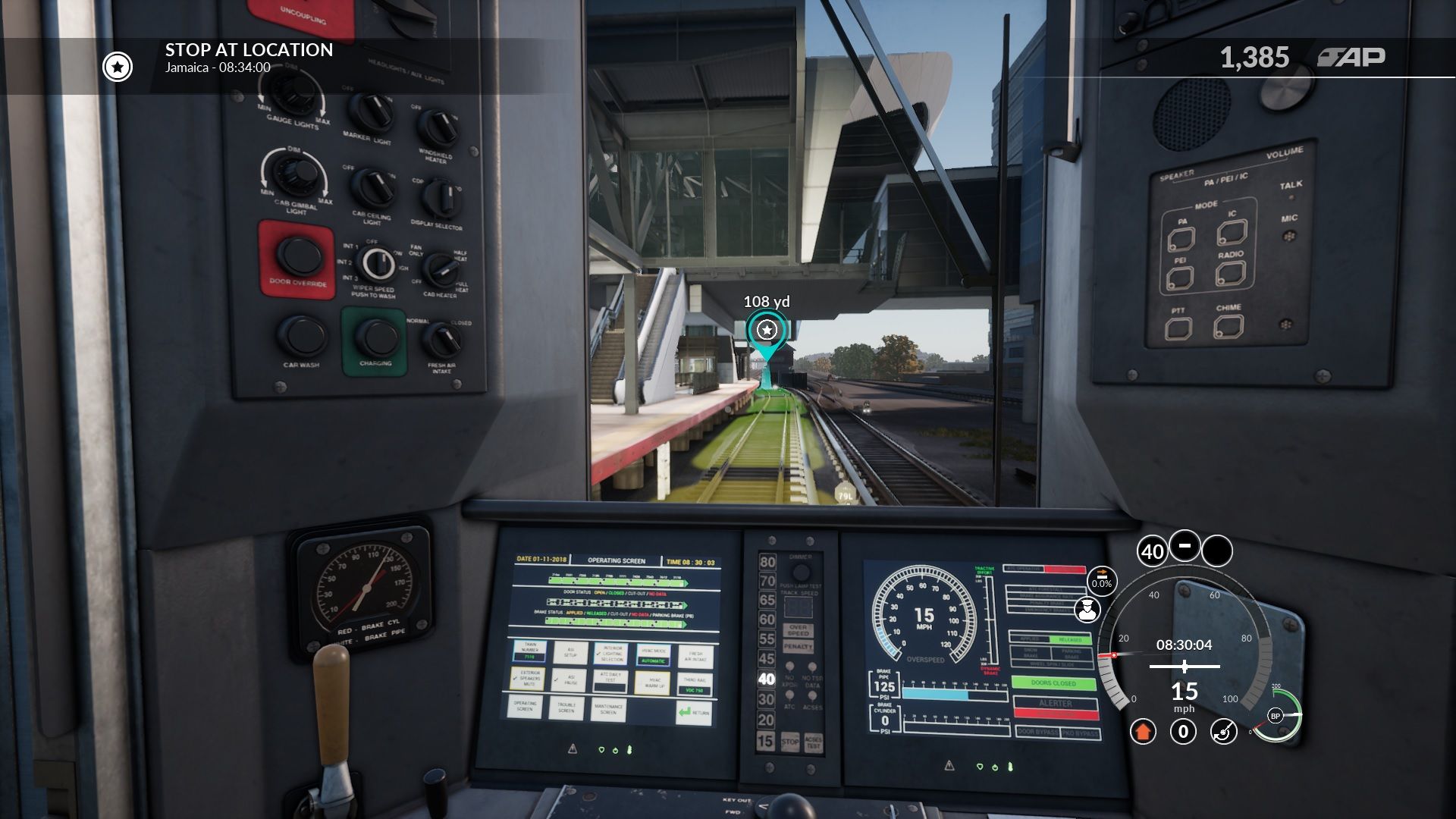Open the MAINTENANCE SCREEN
This screenshot has width=1456, height=819.
pos(609,710)
